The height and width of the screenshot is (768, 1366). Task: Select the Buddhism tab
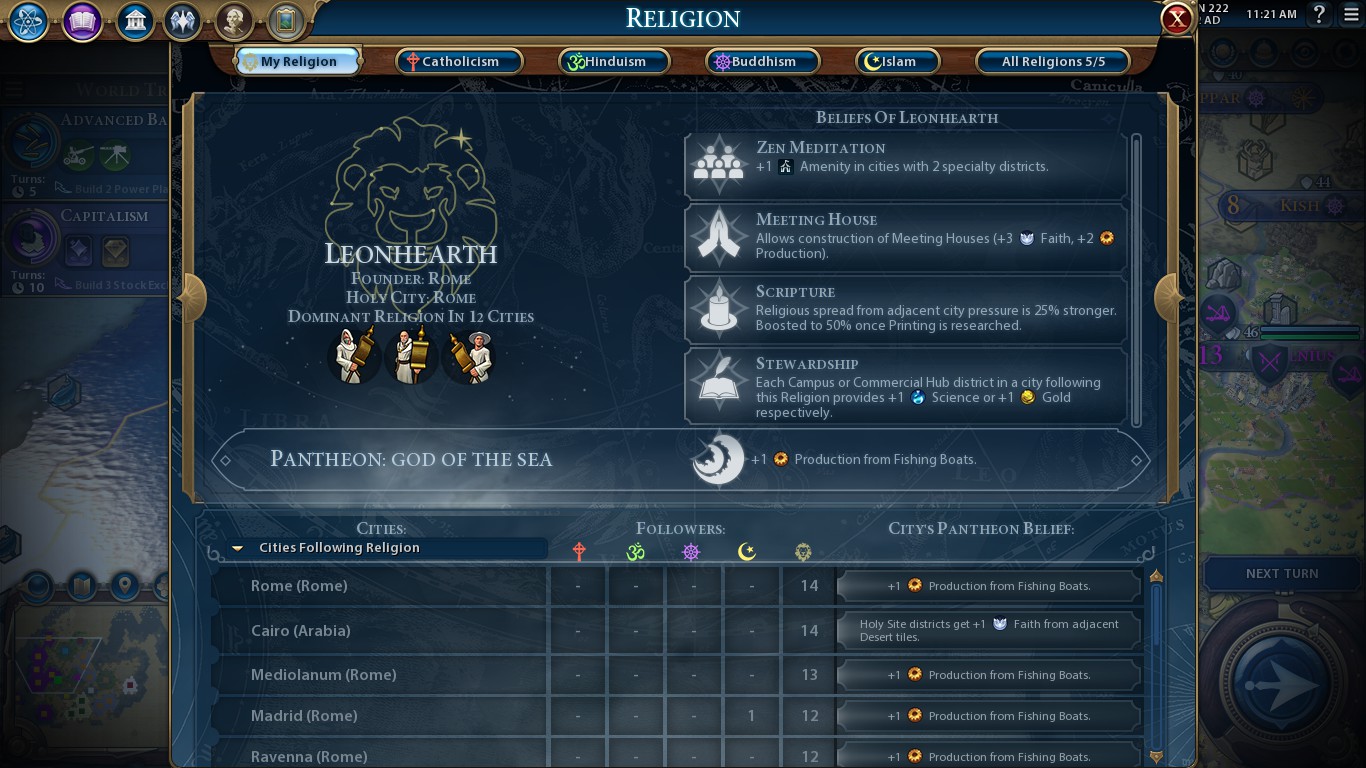762,62
